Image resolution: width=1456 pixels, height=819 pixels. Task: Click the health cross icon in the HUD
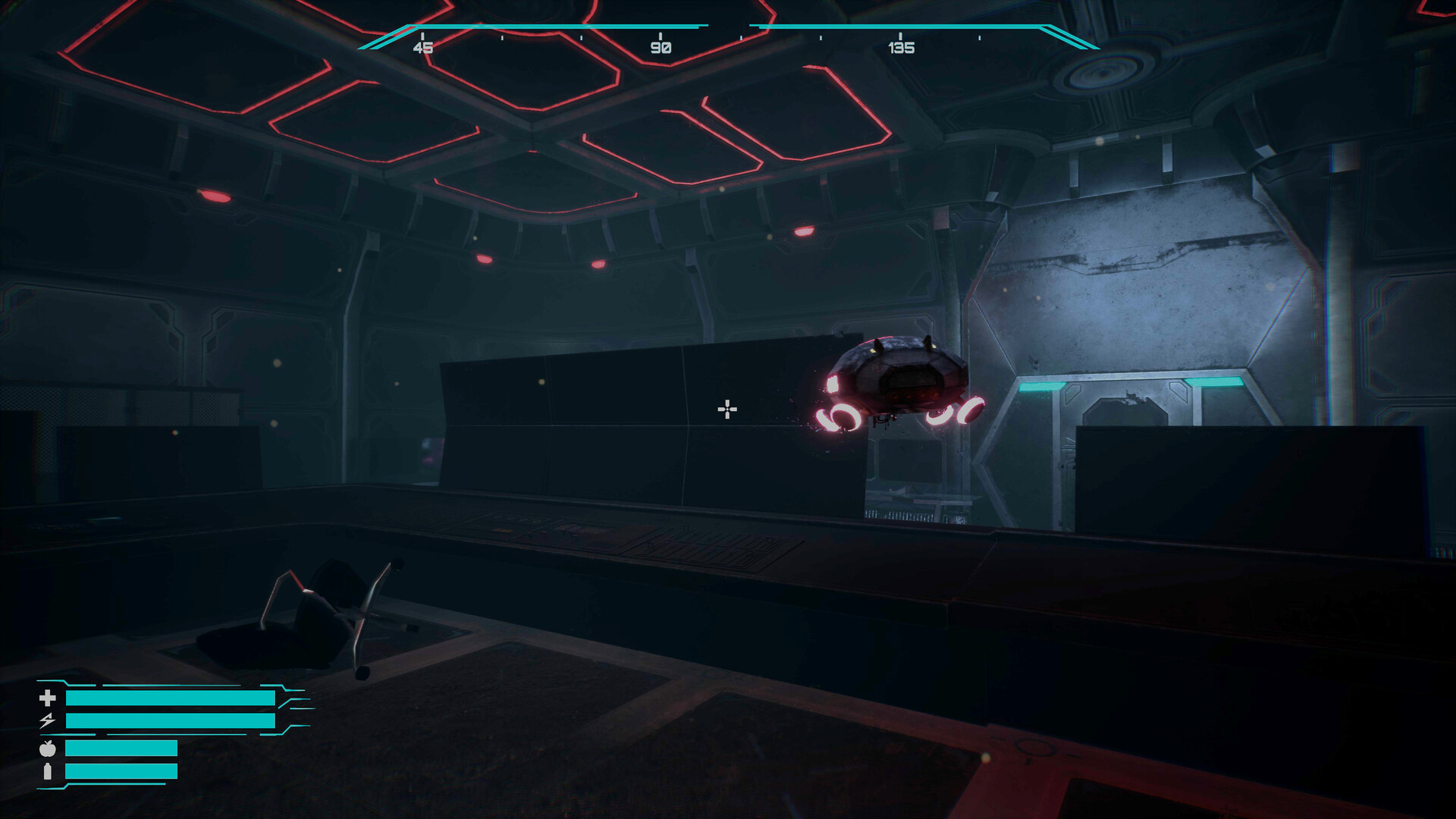click(48, 698)
